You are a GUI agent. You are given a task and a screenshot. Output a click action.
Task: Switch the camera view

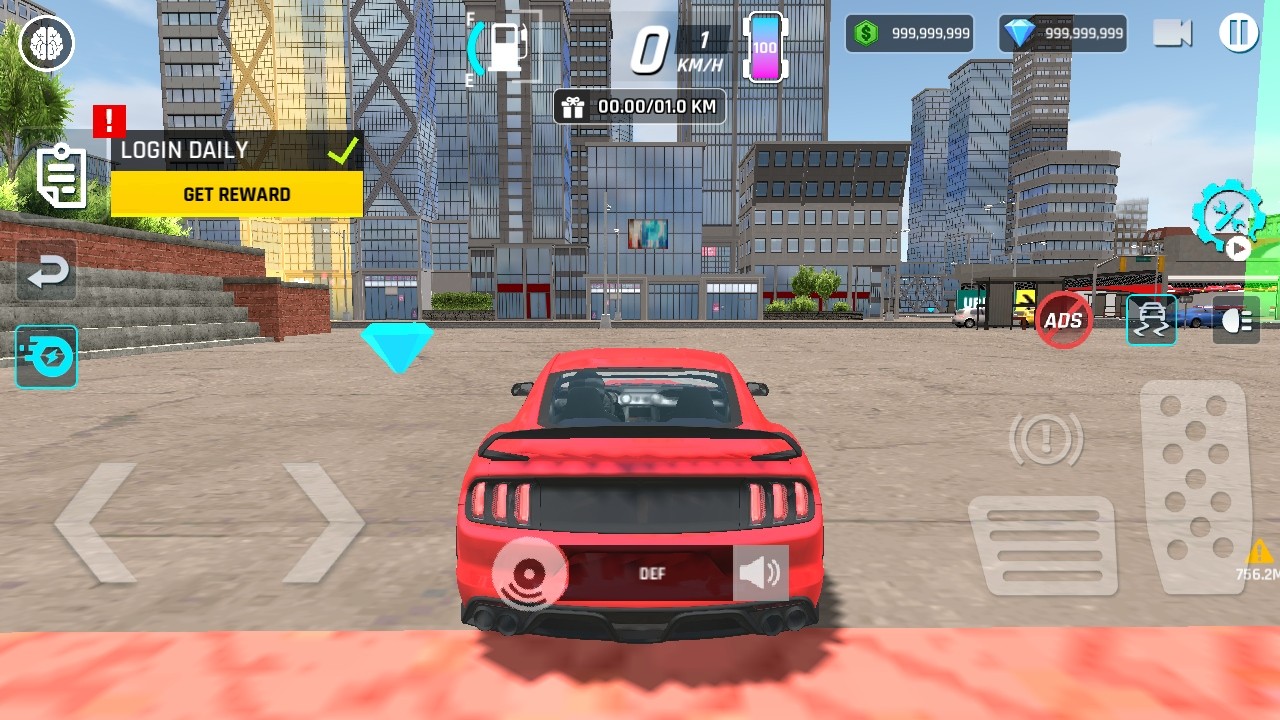(1172, 33)
